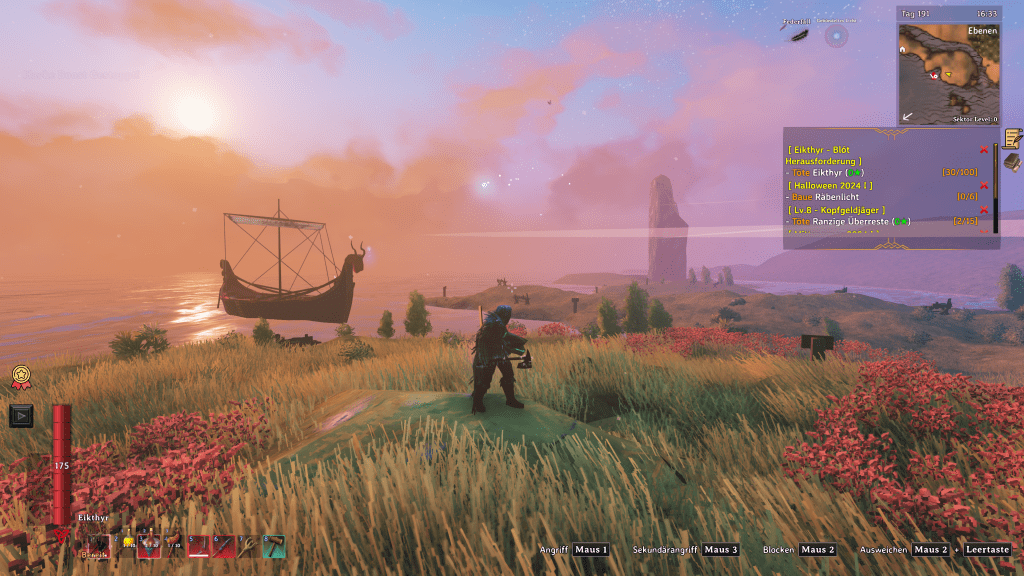
Task: Open the gold star medal badge
Action: [20, 377]
